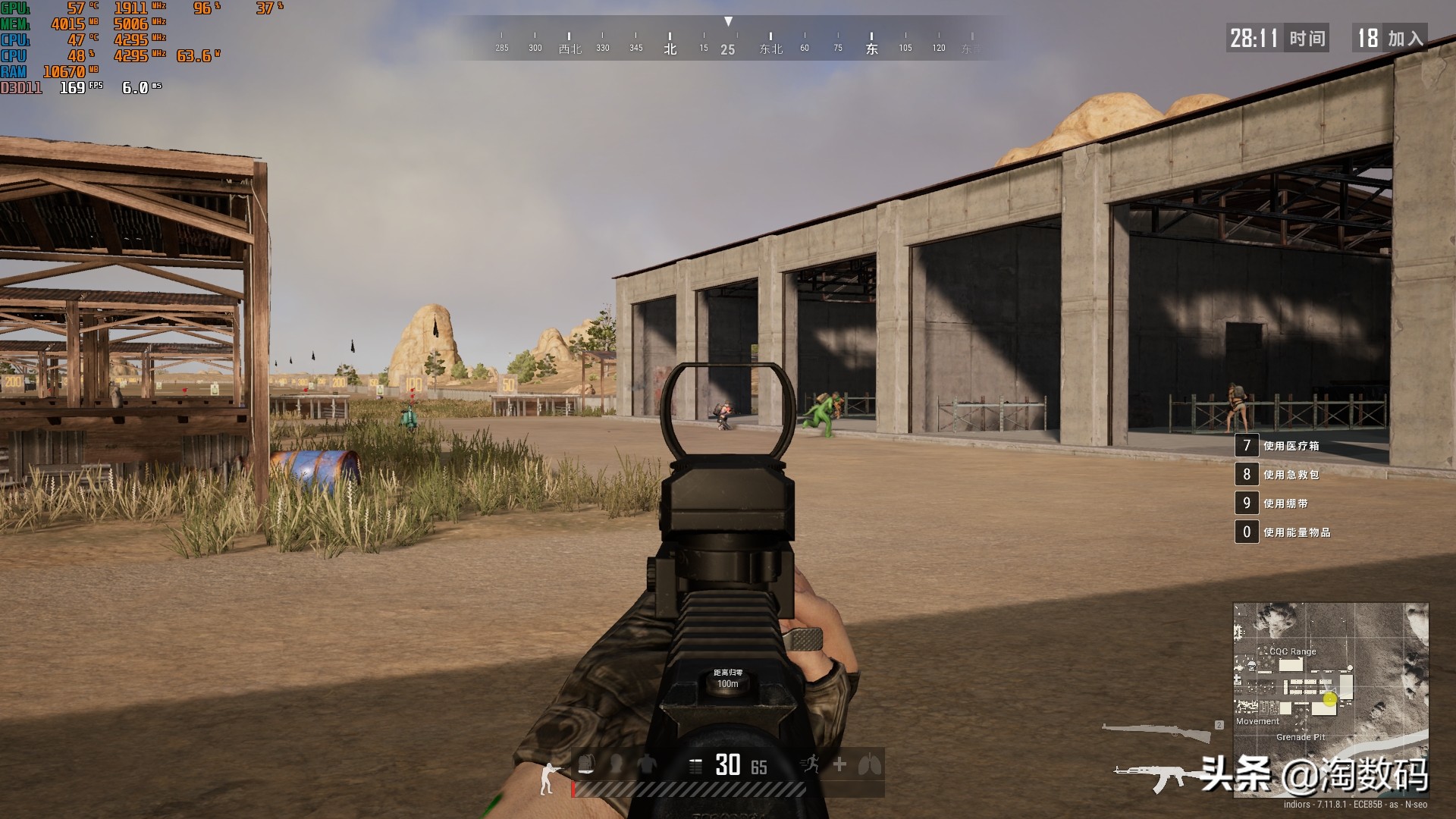Click the backpack capacity icon

pyautogui.click(x=586, y=764)
